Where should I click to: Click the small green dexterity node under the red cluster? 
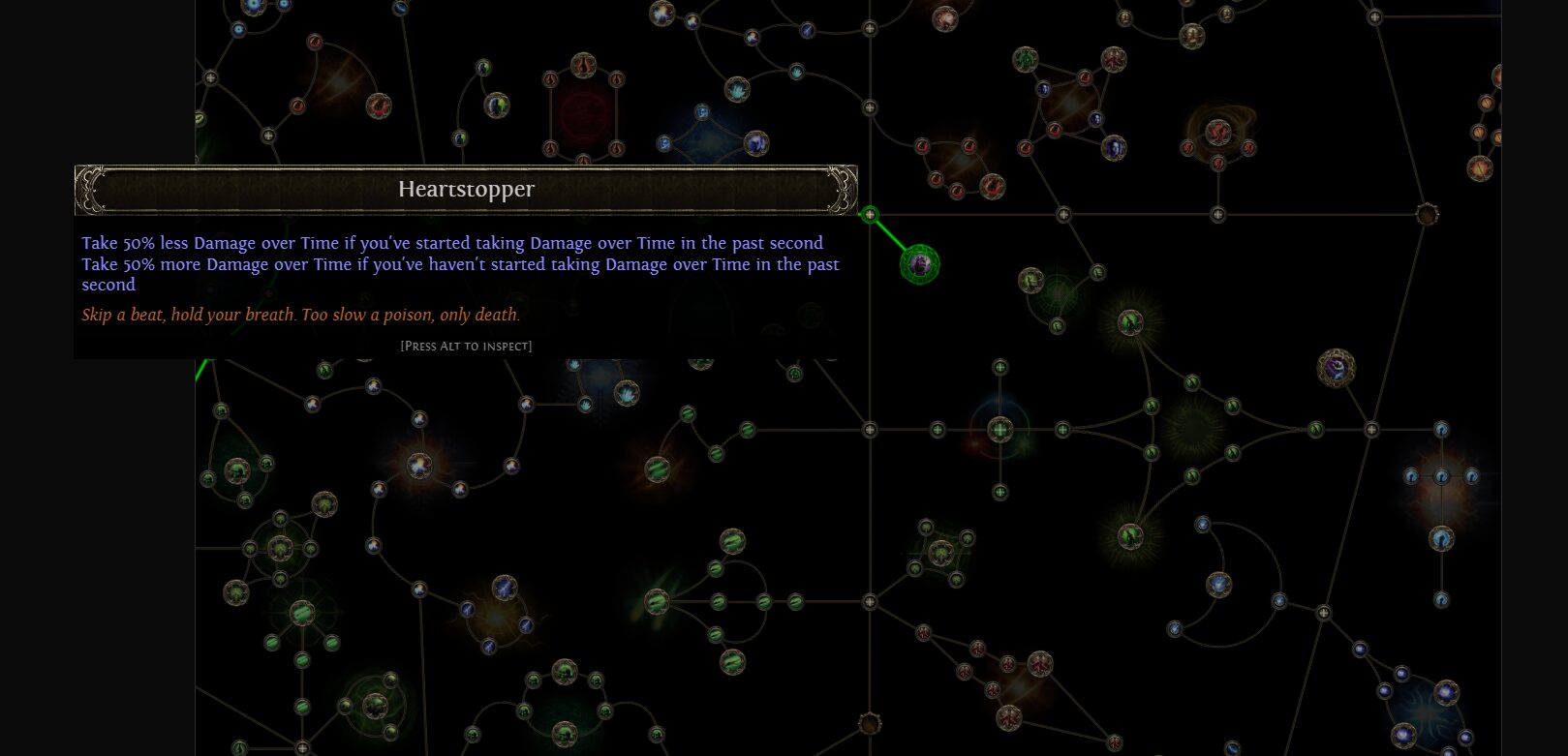point(1097,273)
